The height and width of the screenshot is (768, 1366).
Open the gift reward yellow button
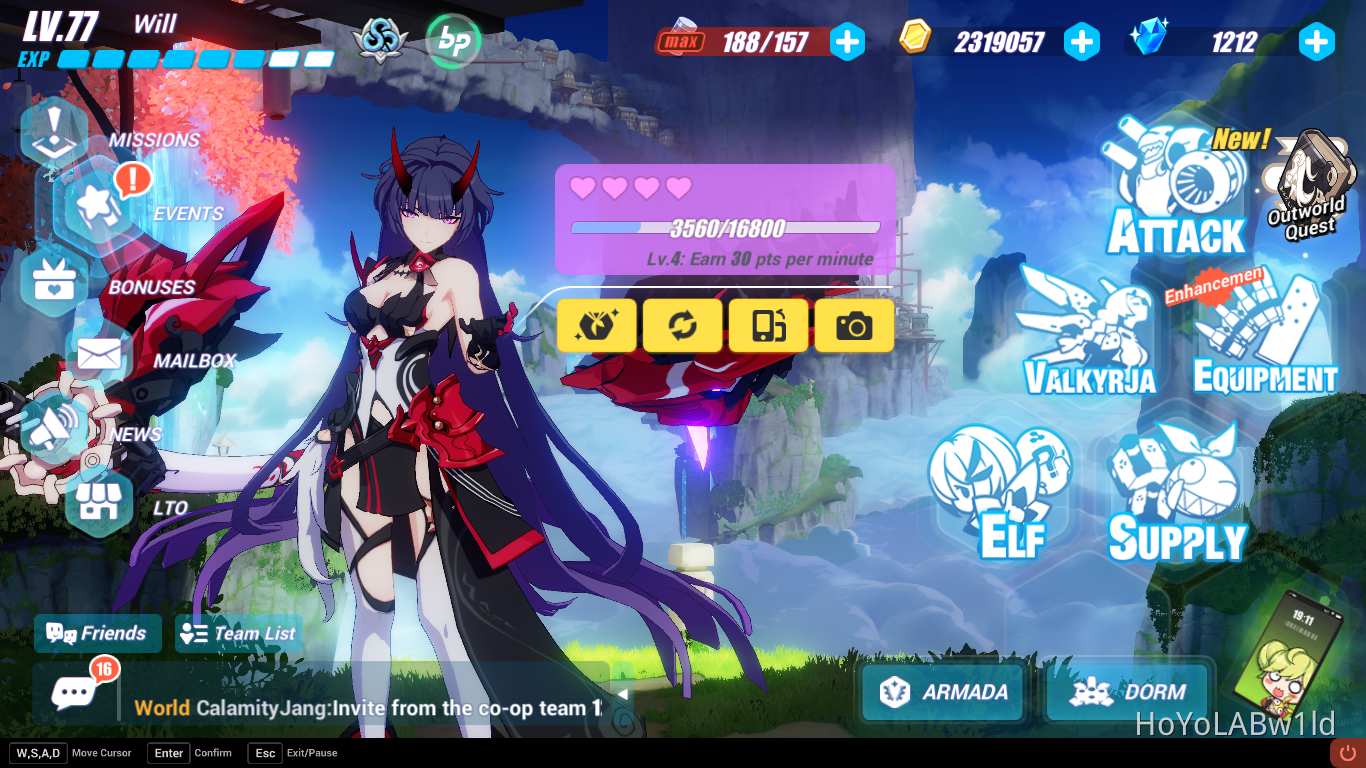pyautogui.click(x=596, y=325)
